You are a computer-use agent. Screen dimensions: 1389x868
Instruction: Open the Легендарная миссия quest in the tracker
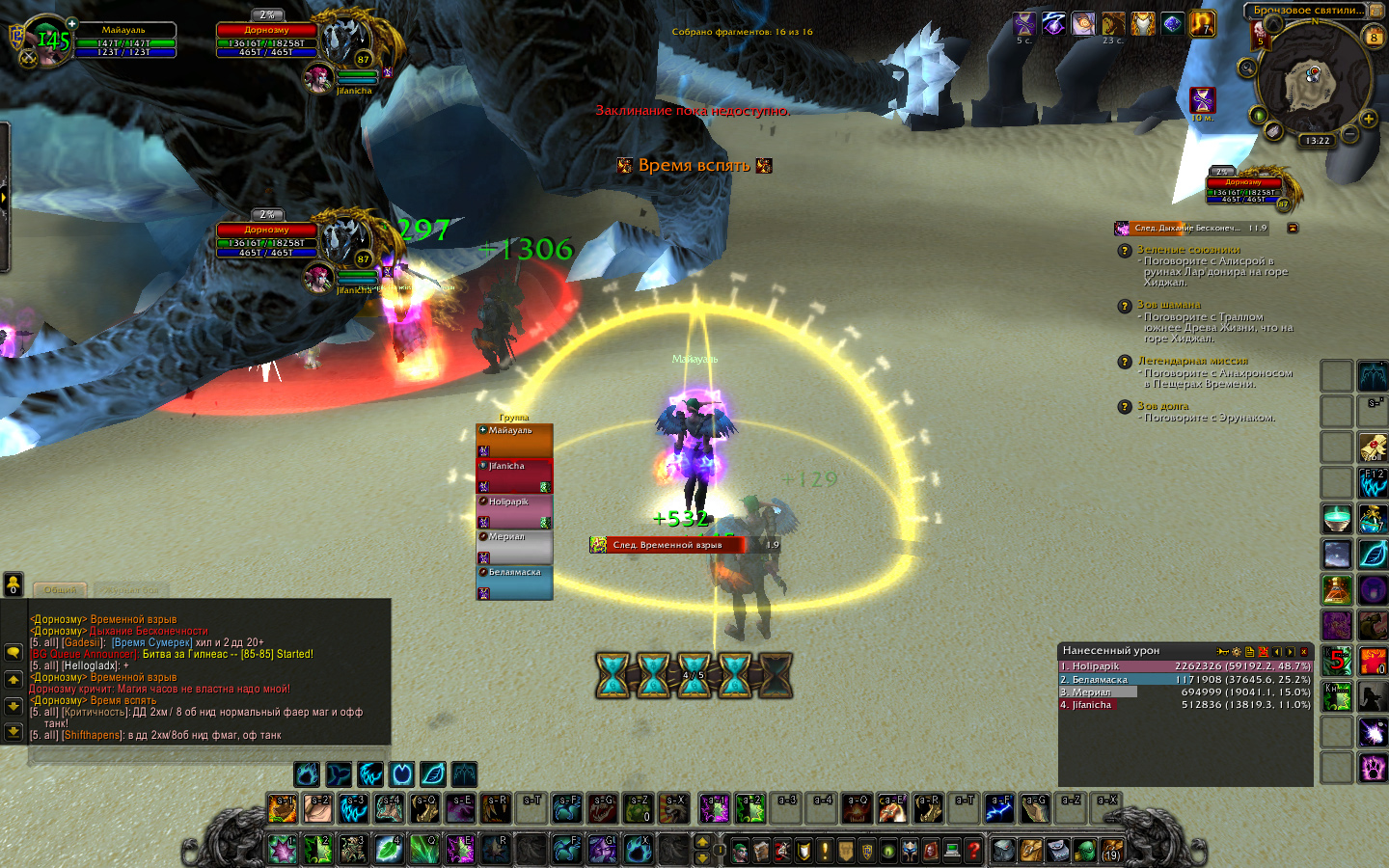(1192, 361)
